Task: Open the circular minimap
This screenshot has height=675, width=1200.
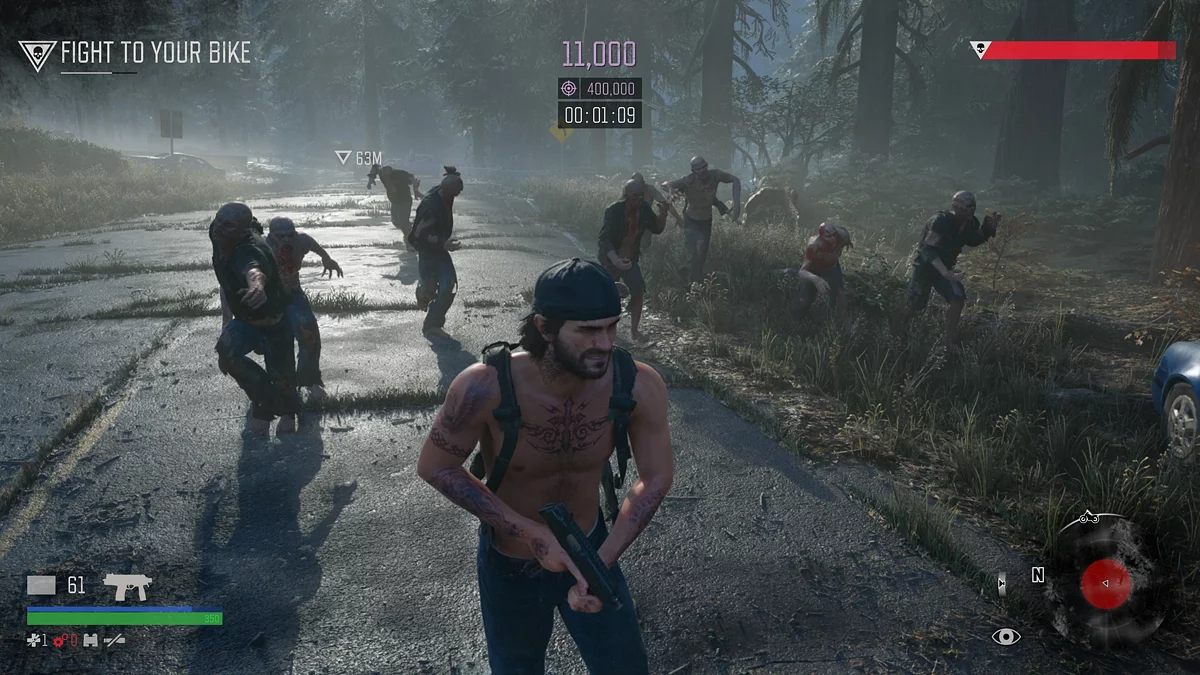Action: click(x=1105, y=583)
